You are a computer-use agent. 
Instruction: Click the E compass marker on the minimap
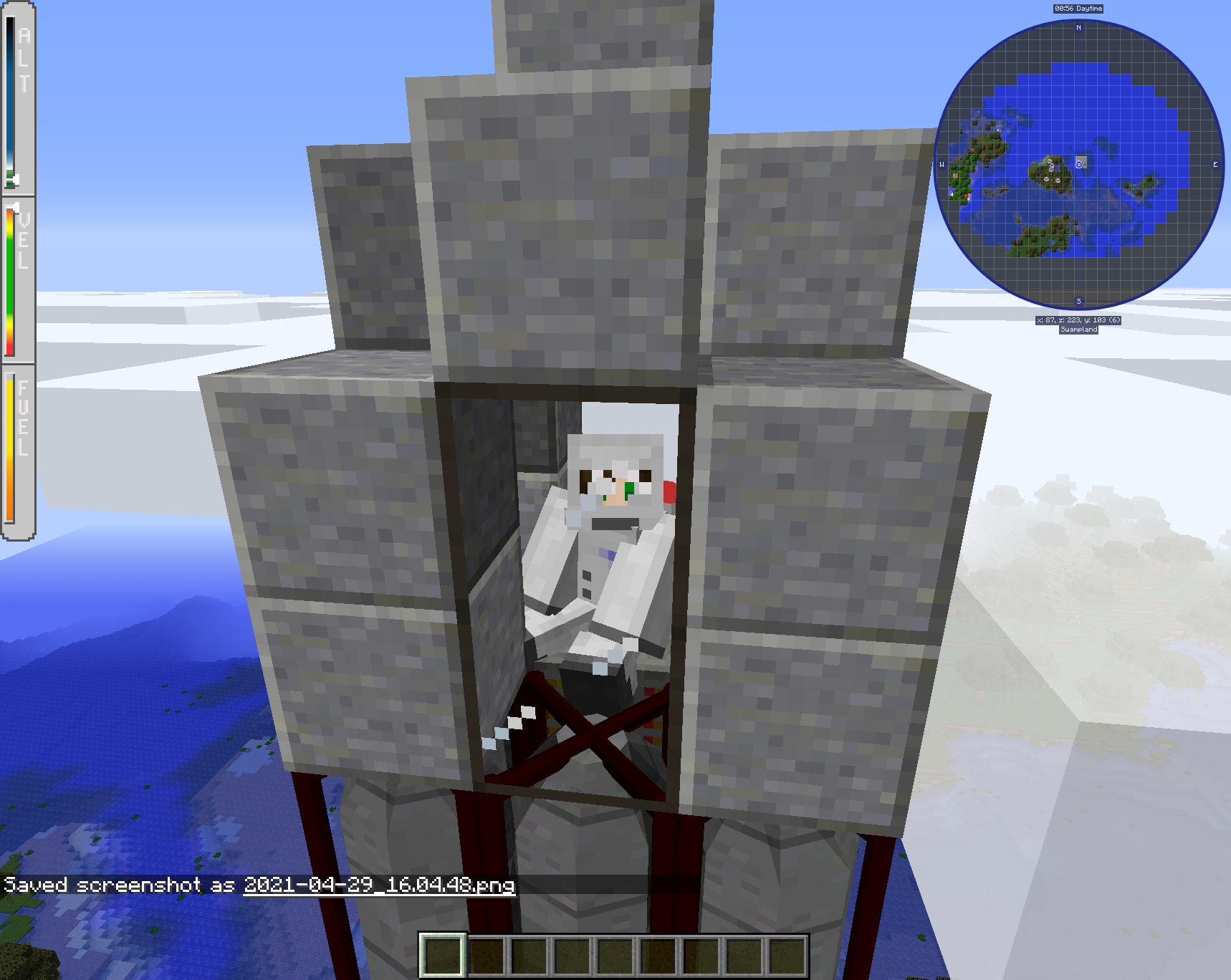(x=1216, y=164)
